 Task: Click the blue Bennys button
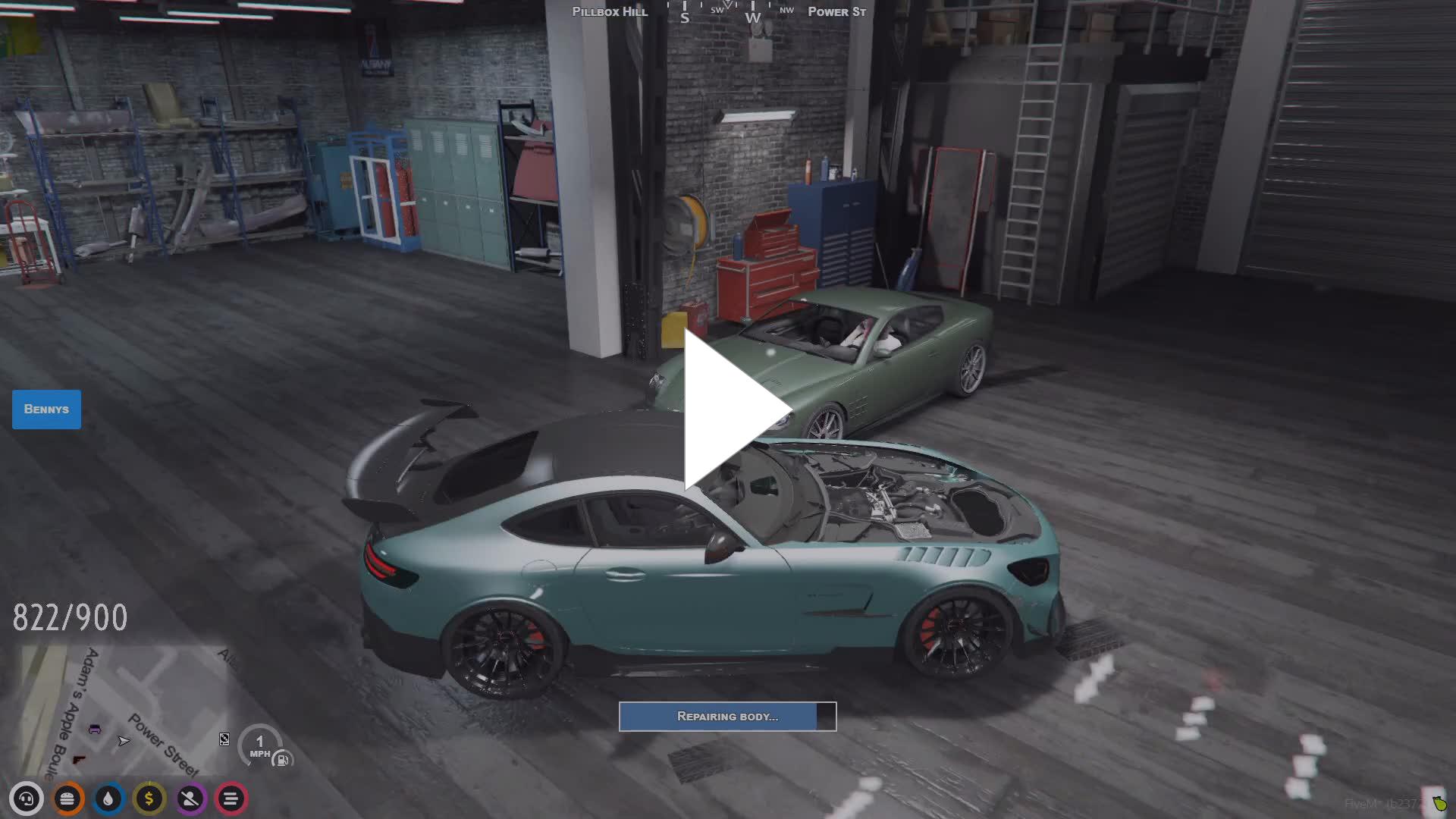coord(46,409)
